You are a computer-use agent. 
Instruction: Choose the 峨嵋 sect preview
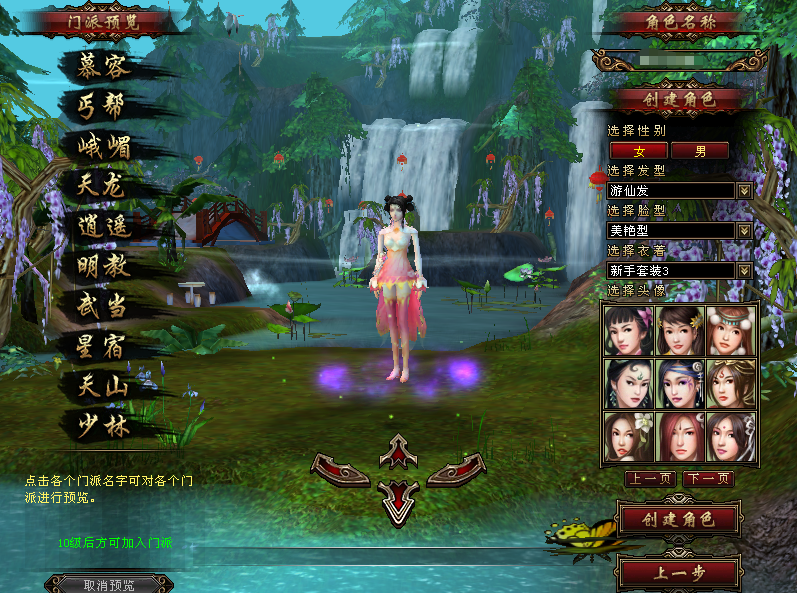tap(105, 146)
